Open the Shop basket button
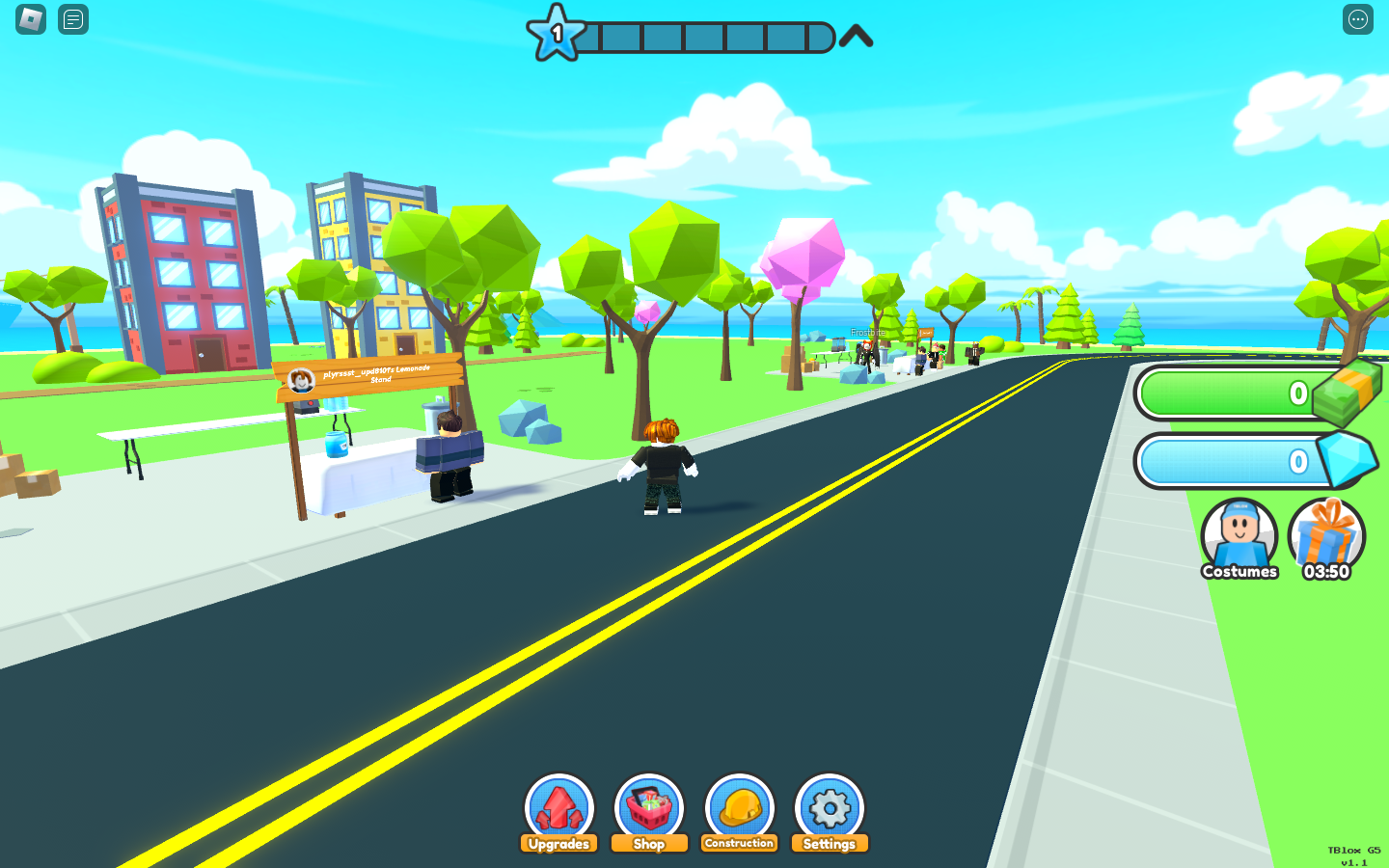This screenshot has height=868, width=1389. pos(649,812)
